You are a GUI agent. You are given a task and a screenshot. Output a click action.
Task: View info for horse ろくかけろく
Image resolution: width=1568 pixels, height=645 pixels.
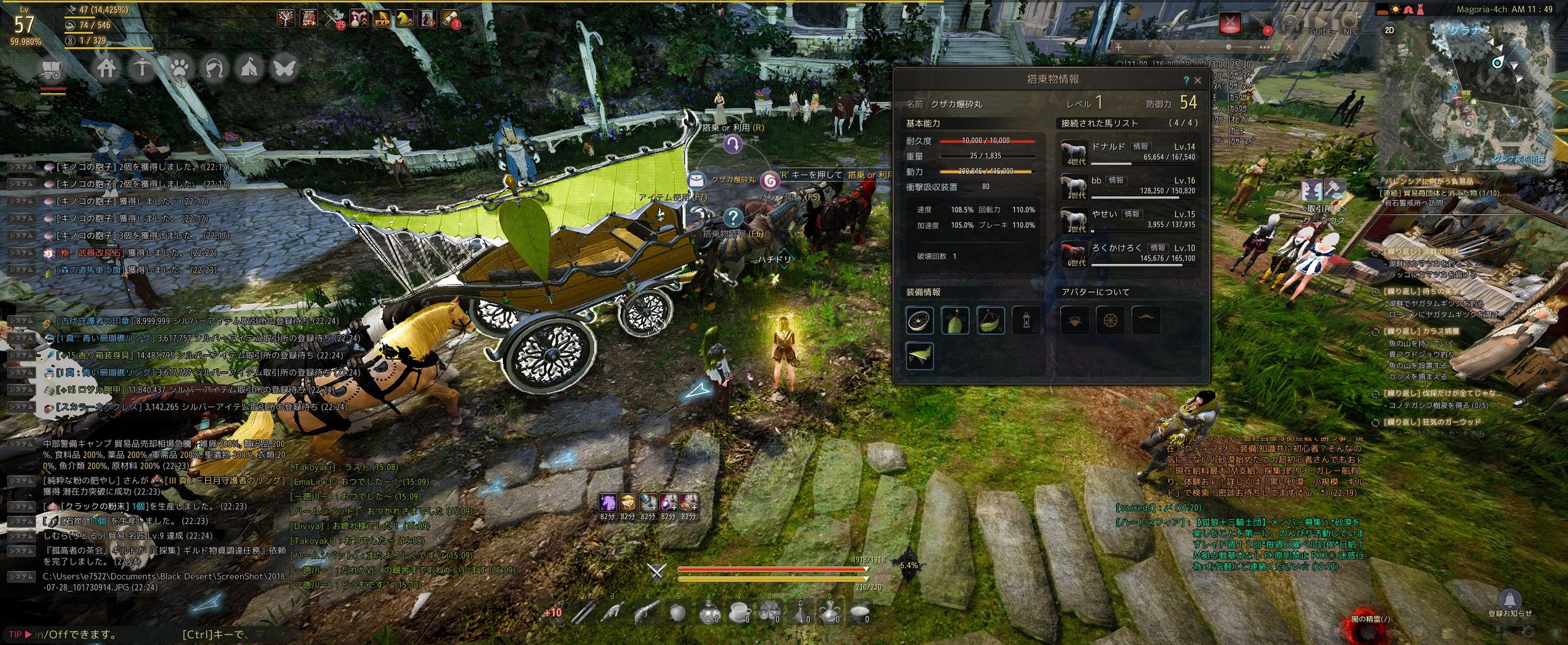coord(1156,248)
